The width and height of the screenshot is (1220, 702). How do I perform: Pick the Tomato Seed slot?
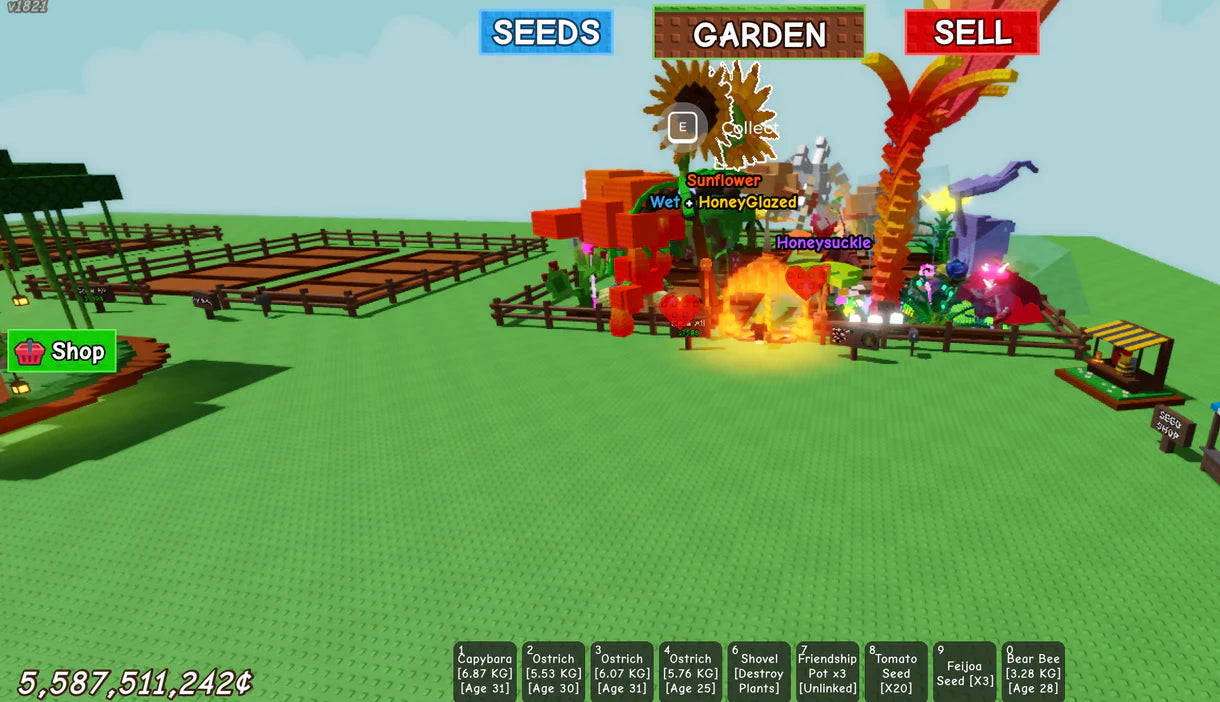[x=896, y=672]
